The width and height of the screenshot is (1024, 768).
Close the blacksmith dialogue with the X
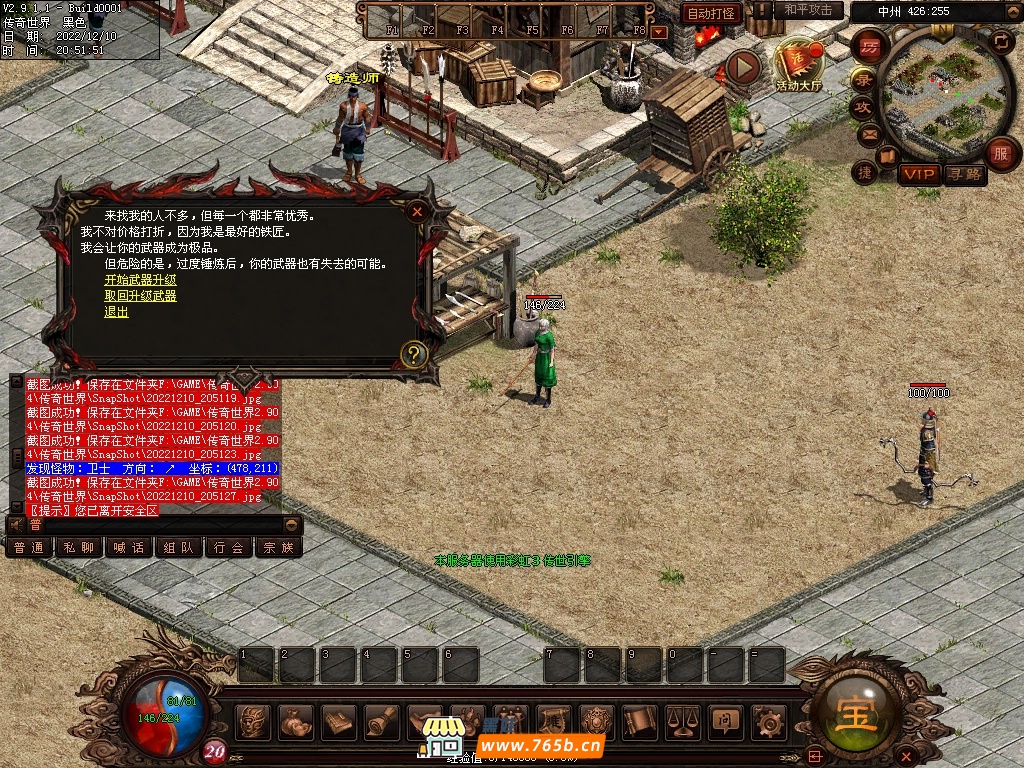417,211
